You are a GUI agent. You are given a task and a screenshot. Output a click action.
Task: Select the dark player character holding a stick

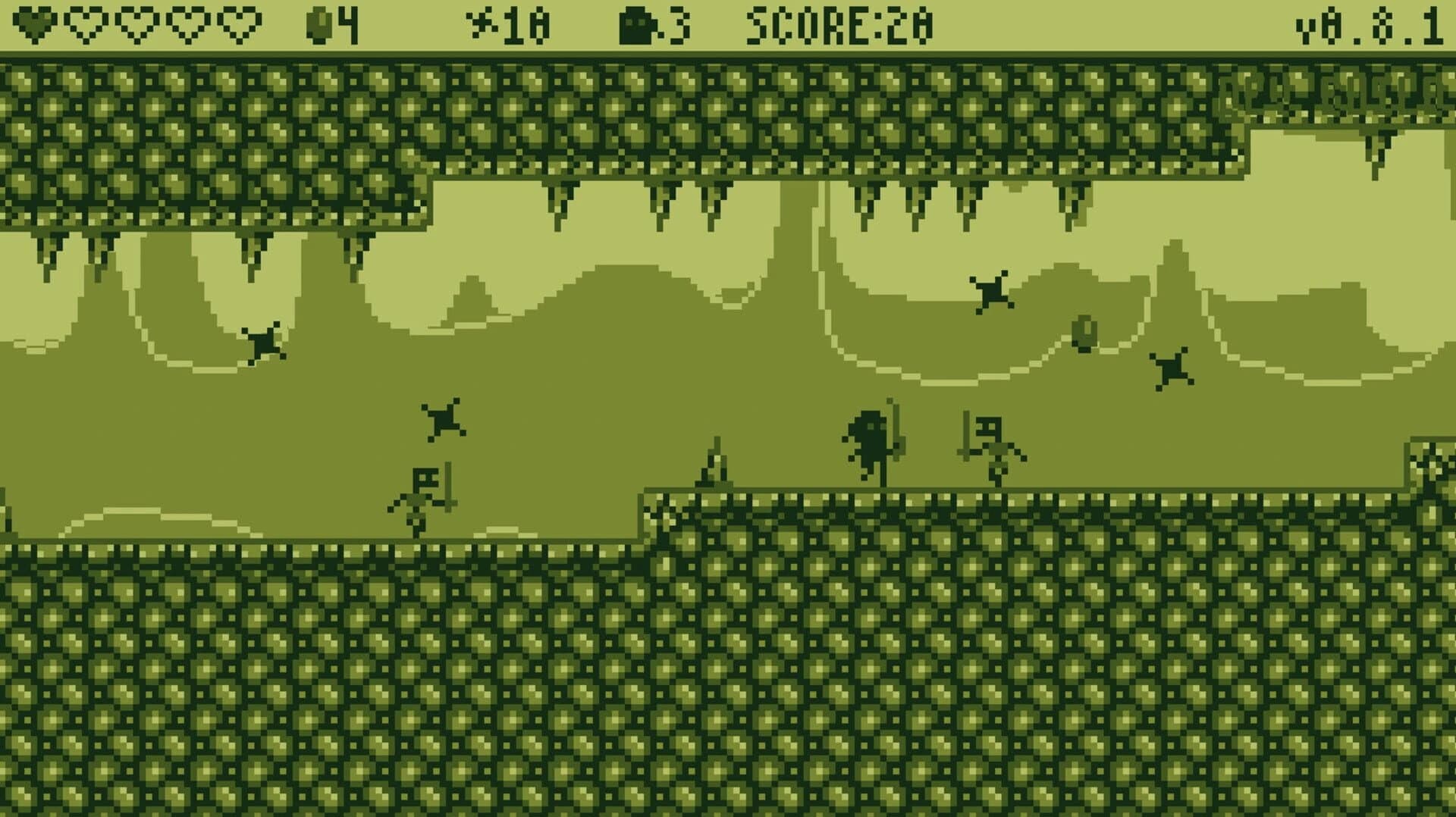click(871, 440)
